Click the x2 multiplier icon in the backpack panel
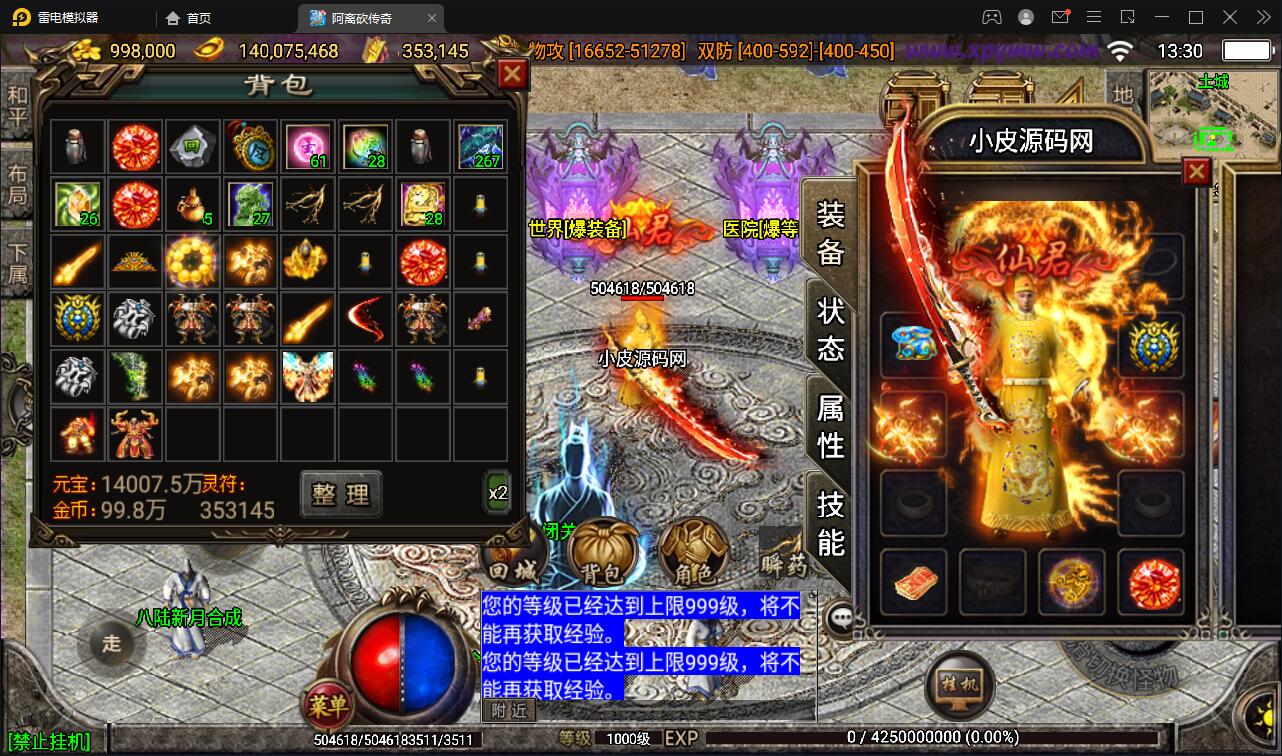Screen dimensions: 1282x756 (497, 491)
